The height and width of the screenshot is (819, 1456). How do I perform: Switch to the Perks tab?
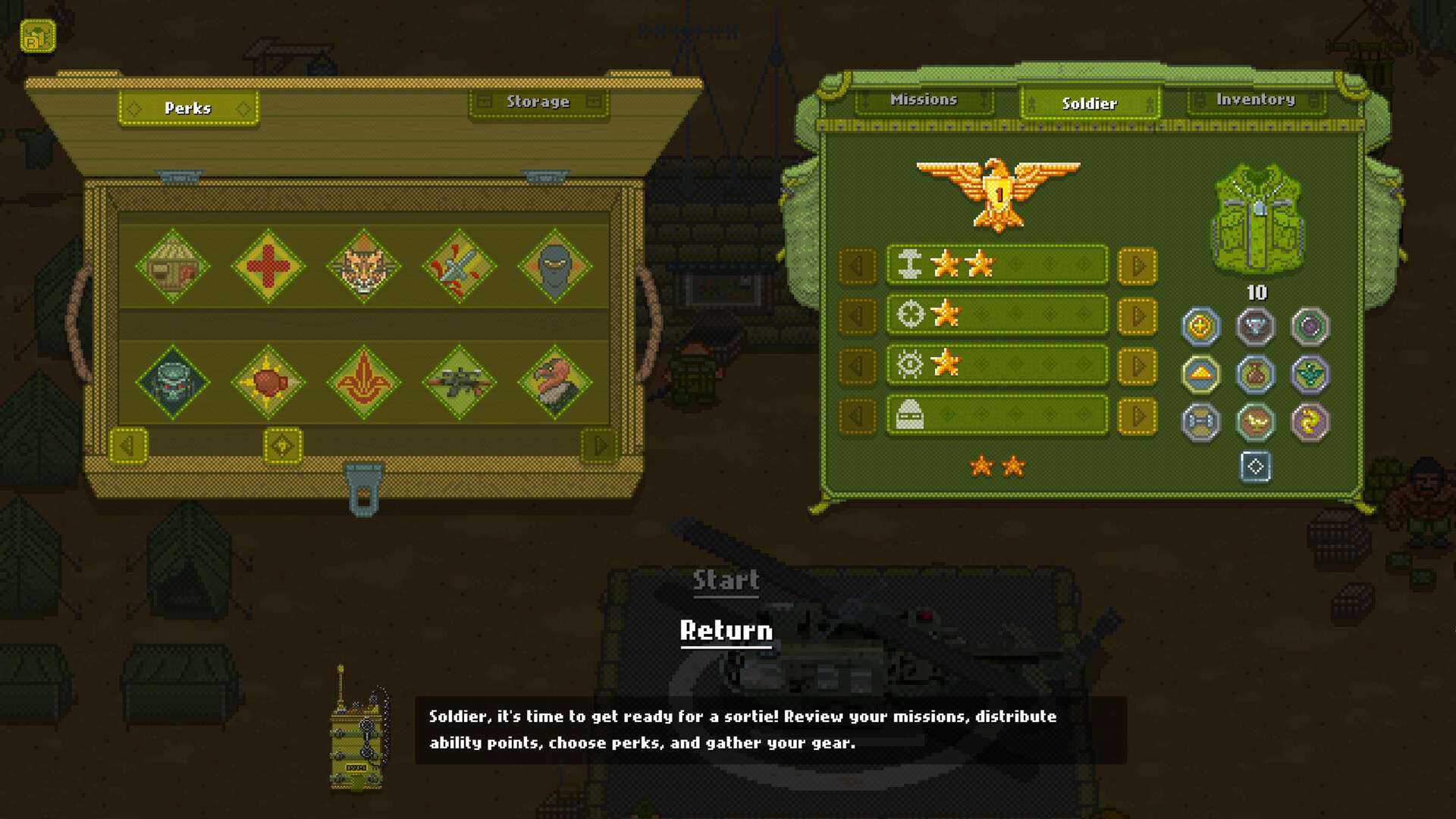coord(188,108)
